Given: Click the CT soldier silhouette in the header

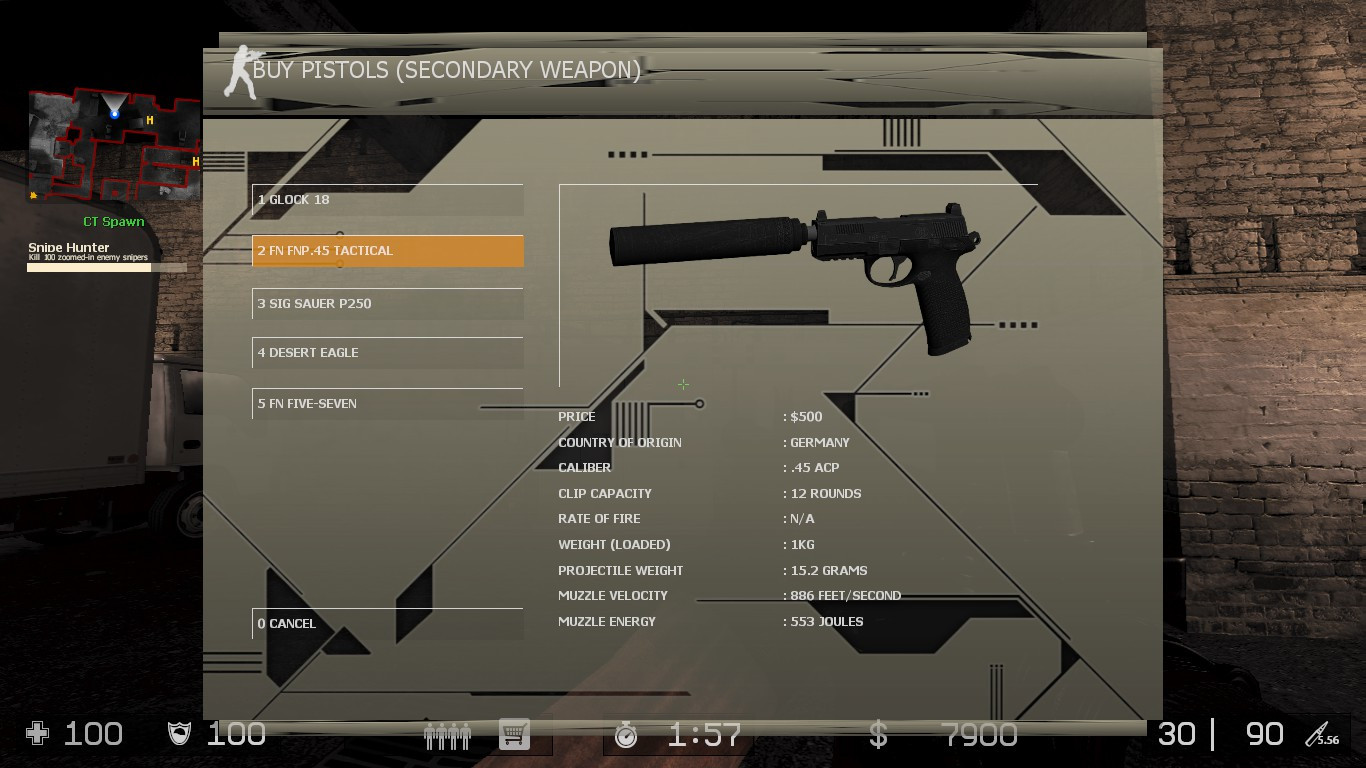Looking at the screenshot, I should click(239, 70).
